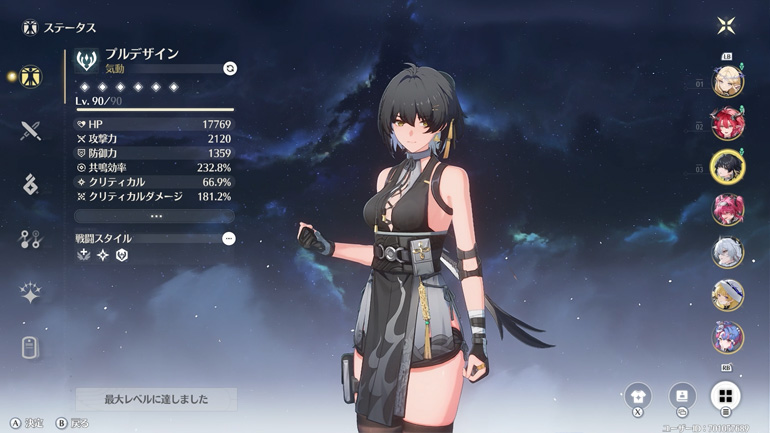The width and height of the screenshot is (770, 433).
Task: Switch to the Echo tab icon
Action: [x=30, y=184]
